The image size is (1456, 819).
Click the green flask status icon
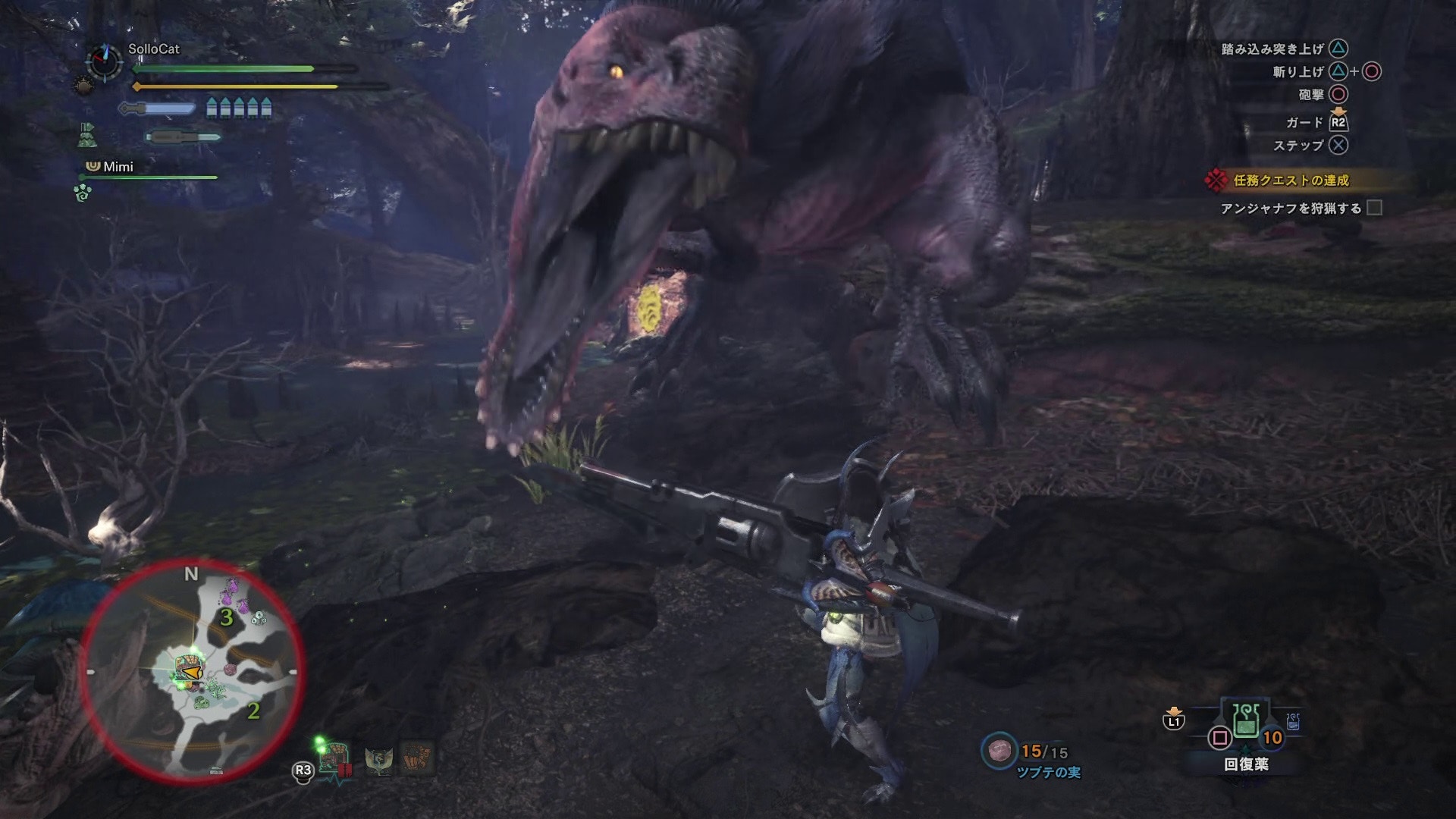86,136
